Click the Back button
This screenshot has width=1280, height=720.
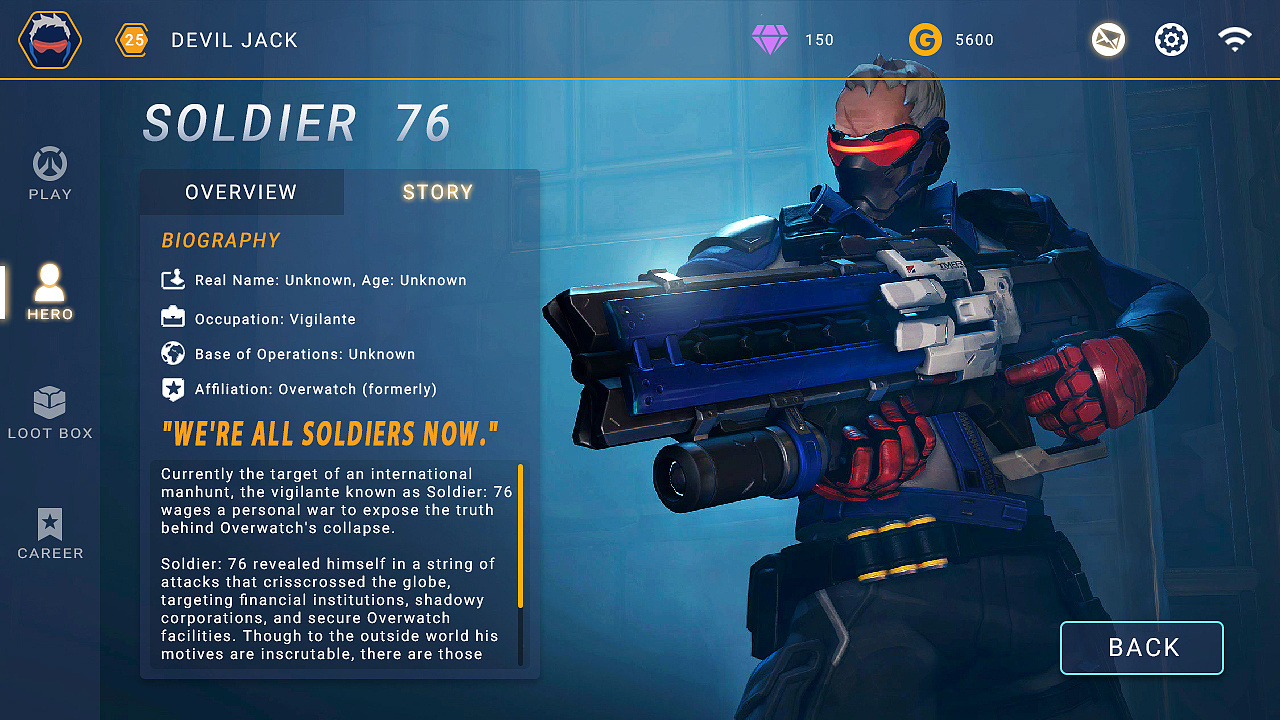pos(1141,648)
